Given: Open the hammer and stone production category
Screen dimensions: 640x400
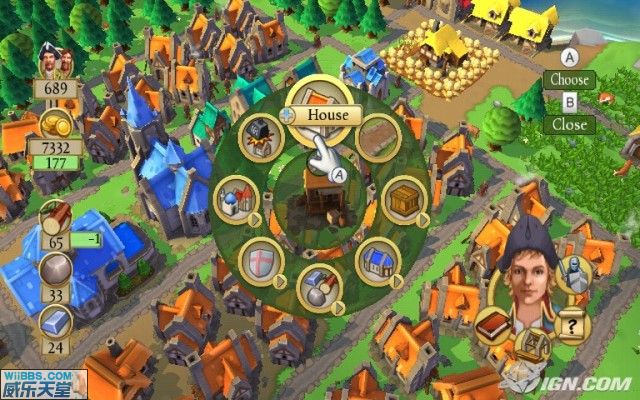Looking at the screenshot, I should [319, 286].
